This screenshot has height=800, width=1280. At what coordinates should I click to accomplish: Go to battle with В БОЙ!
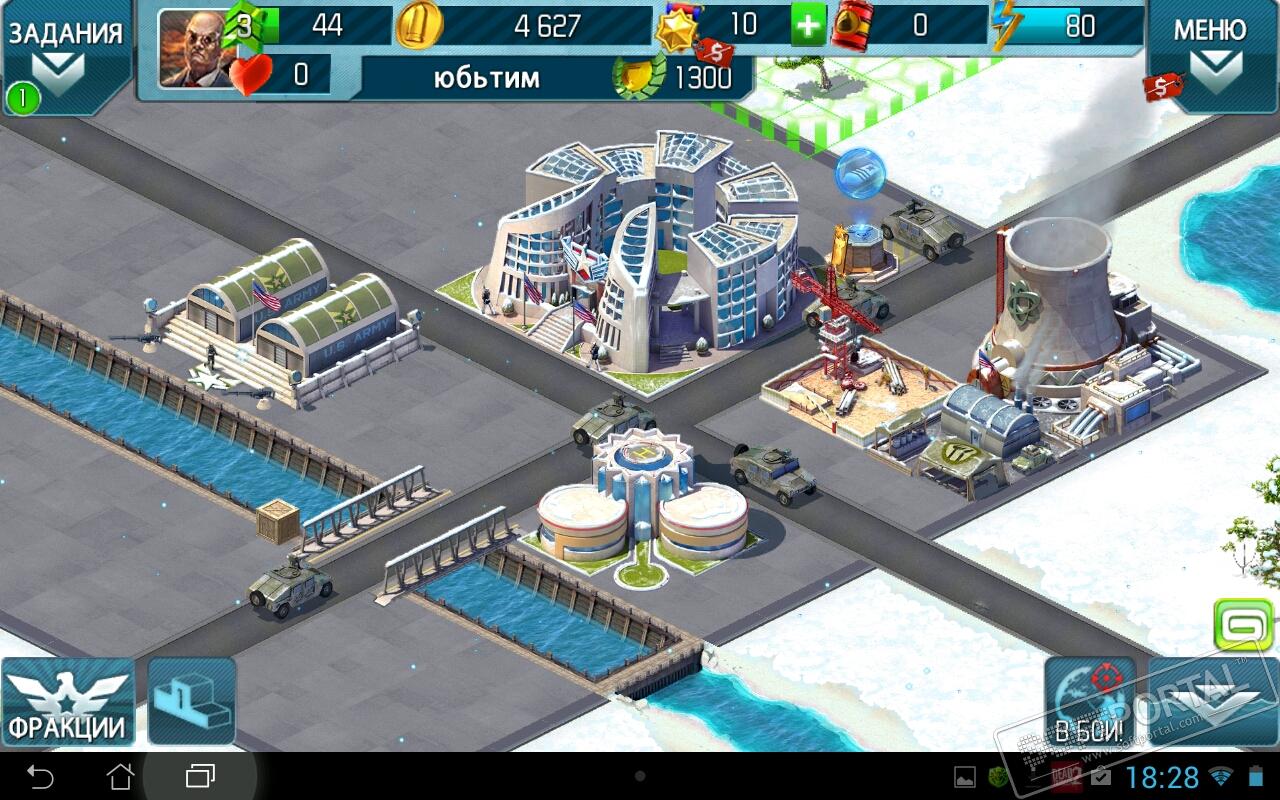click(1090, 702)
